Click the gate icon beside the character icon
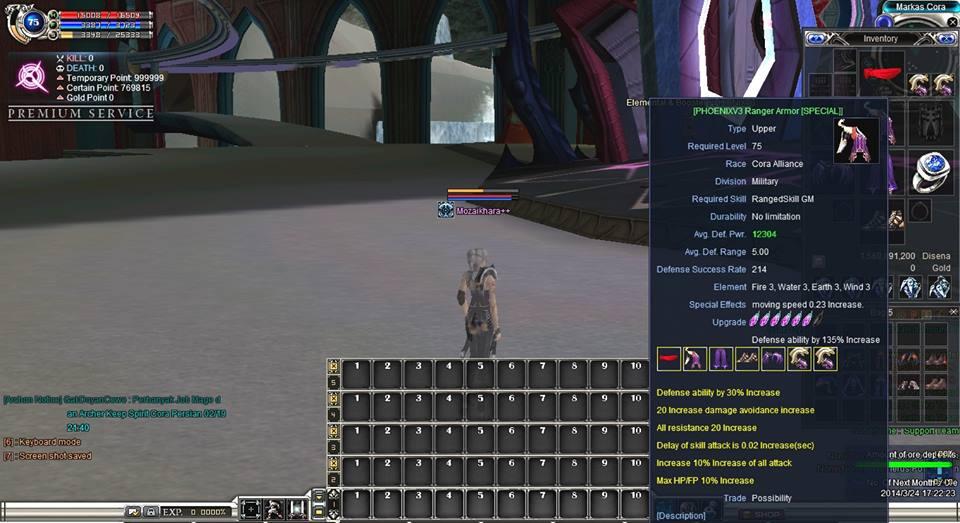This screenshot has width=960, height=523. coord(296,510)
